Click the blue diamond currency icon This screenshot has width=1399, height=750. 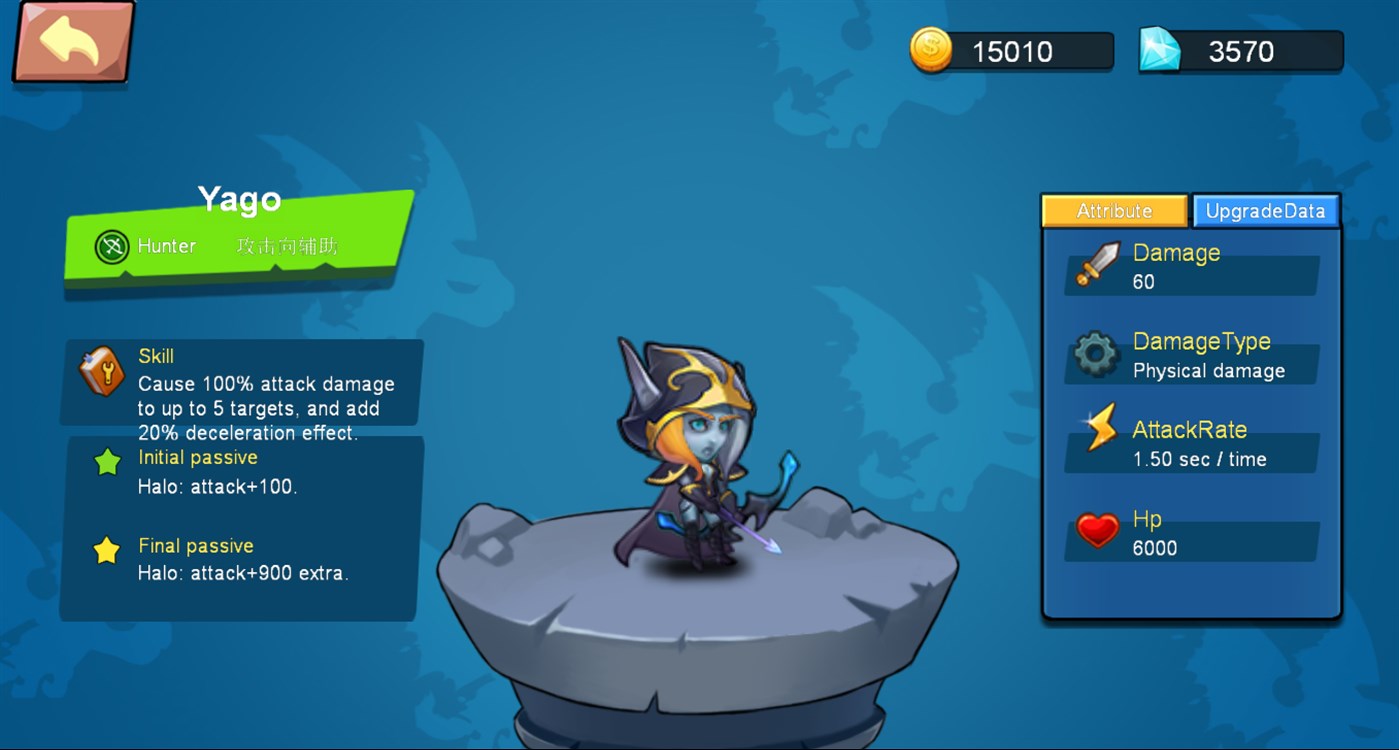(x=1159, y=46)
